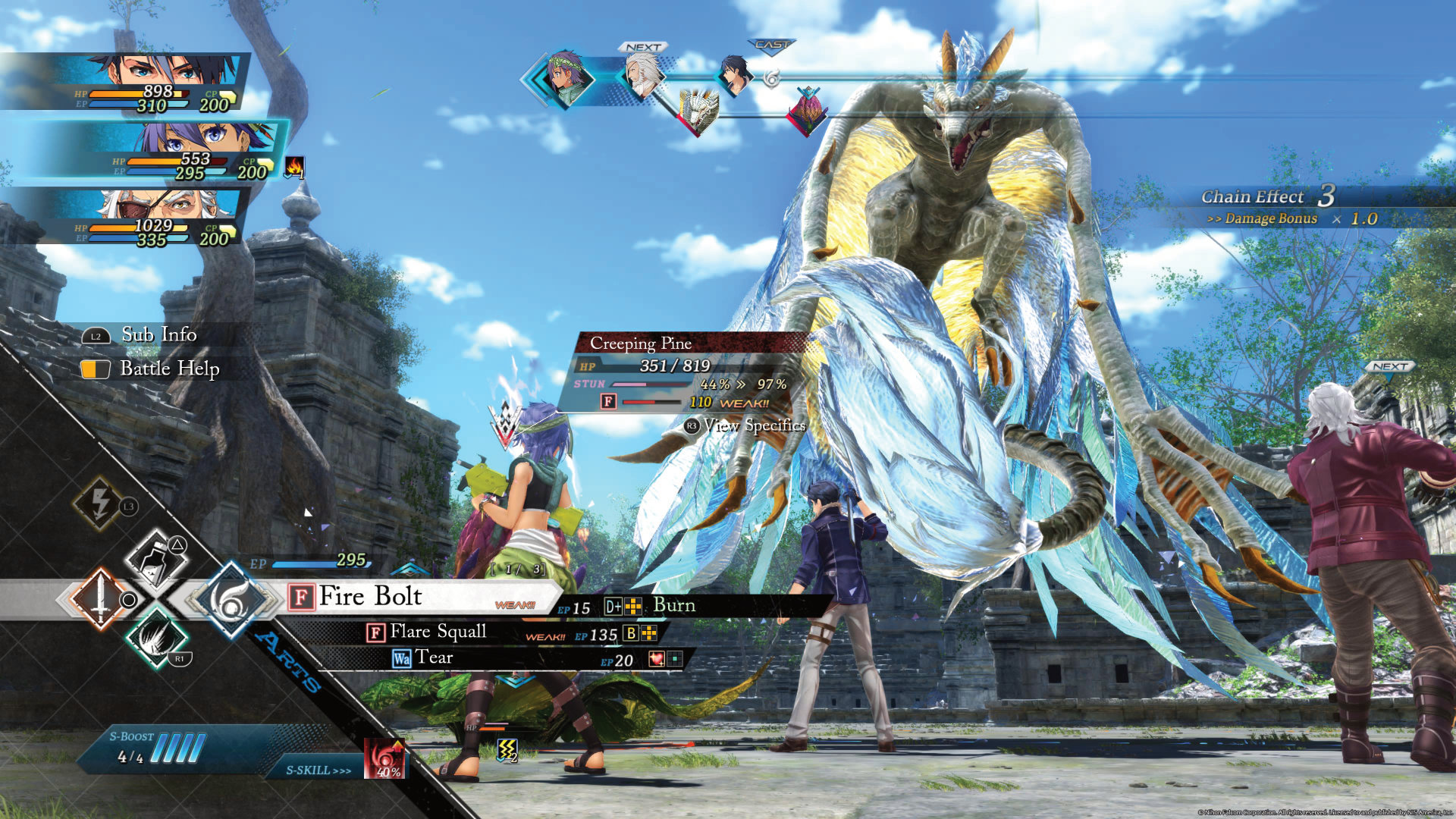
Task: Pick the Tear healing art
Action: click(x=433, y=658)
